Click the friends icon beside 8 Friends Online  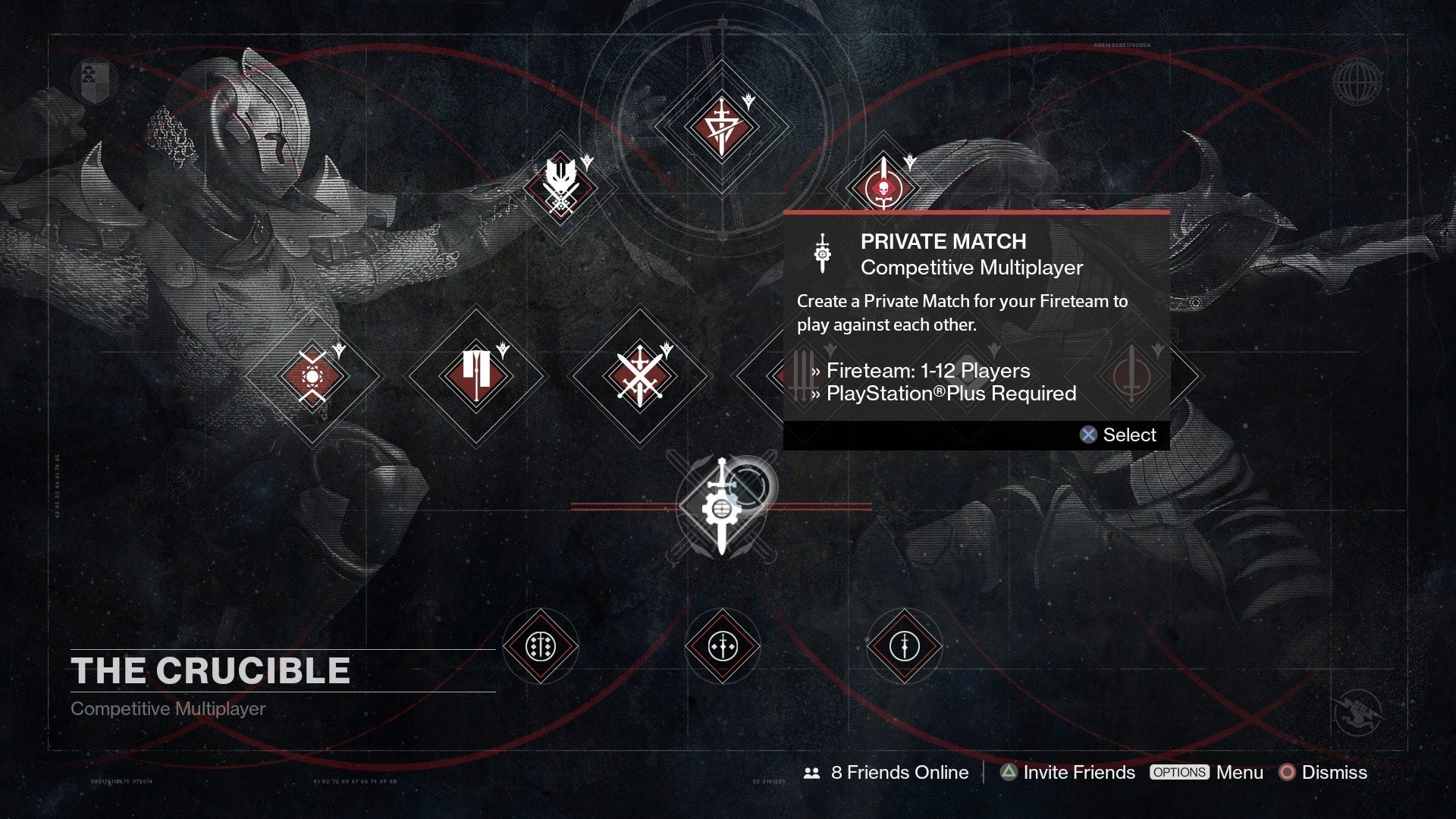pyautogui.click(x=811, y=772)
